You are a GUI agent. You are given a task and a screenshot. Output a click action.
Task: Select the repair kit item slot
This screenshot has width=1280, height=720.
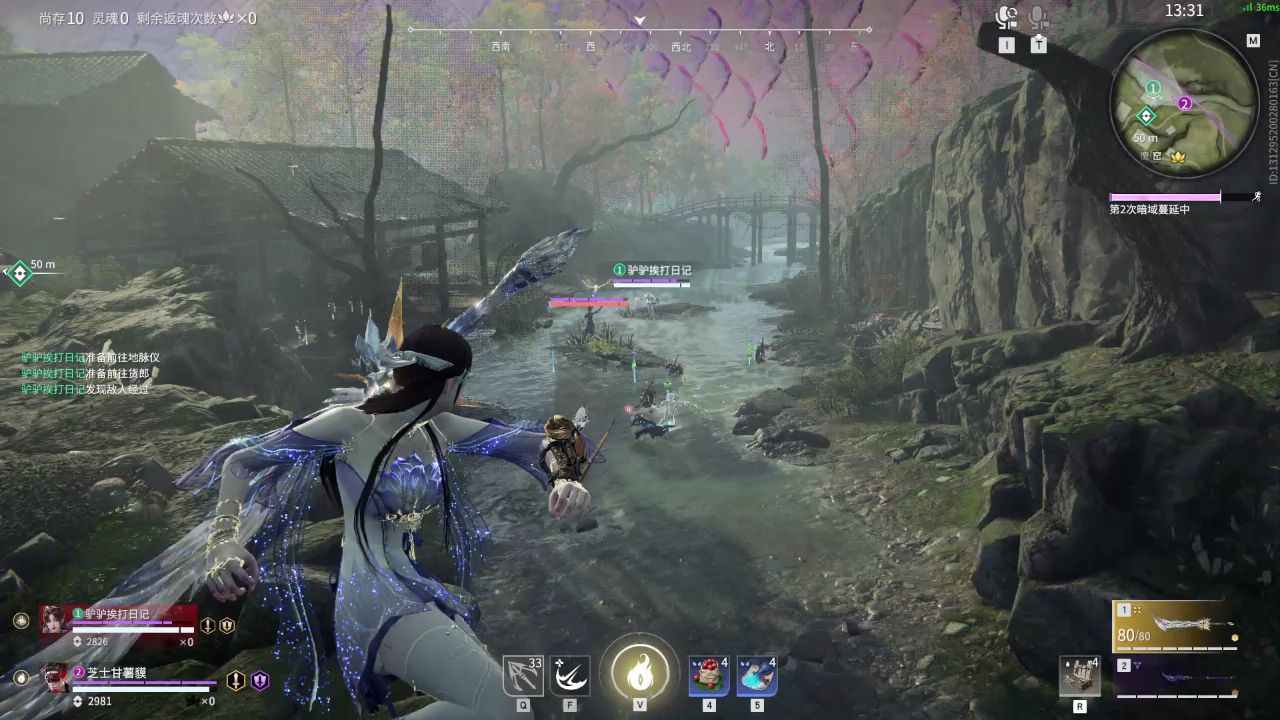click(1080, 676)
